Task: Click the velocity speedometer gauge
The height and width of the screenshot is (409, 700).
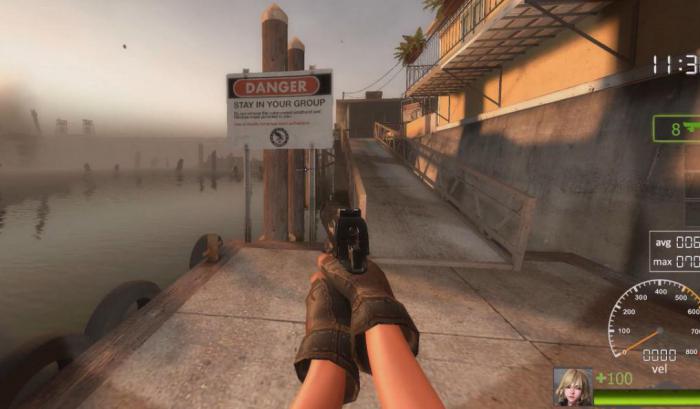Action: (x=657, y=320)
